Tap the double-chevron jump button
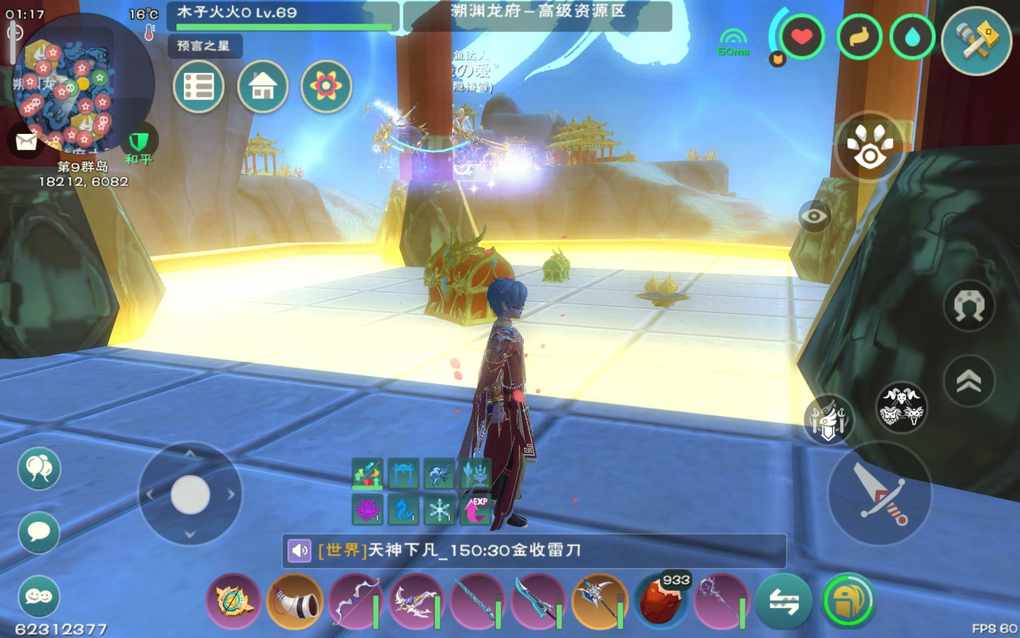The image size is (1020, 638). [969, 381]
